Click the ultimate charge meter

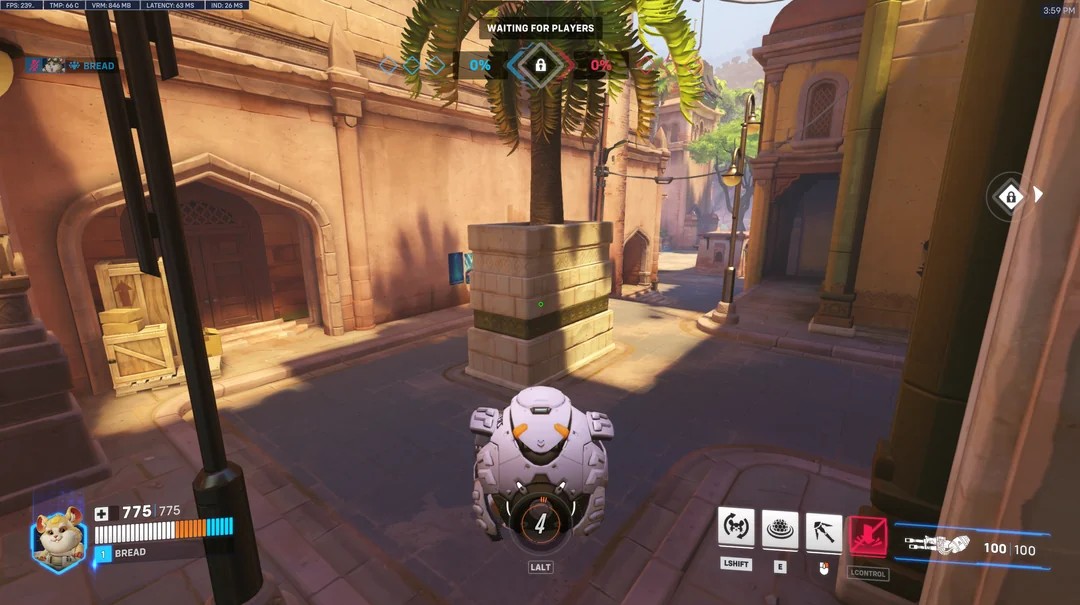(540, 524)
